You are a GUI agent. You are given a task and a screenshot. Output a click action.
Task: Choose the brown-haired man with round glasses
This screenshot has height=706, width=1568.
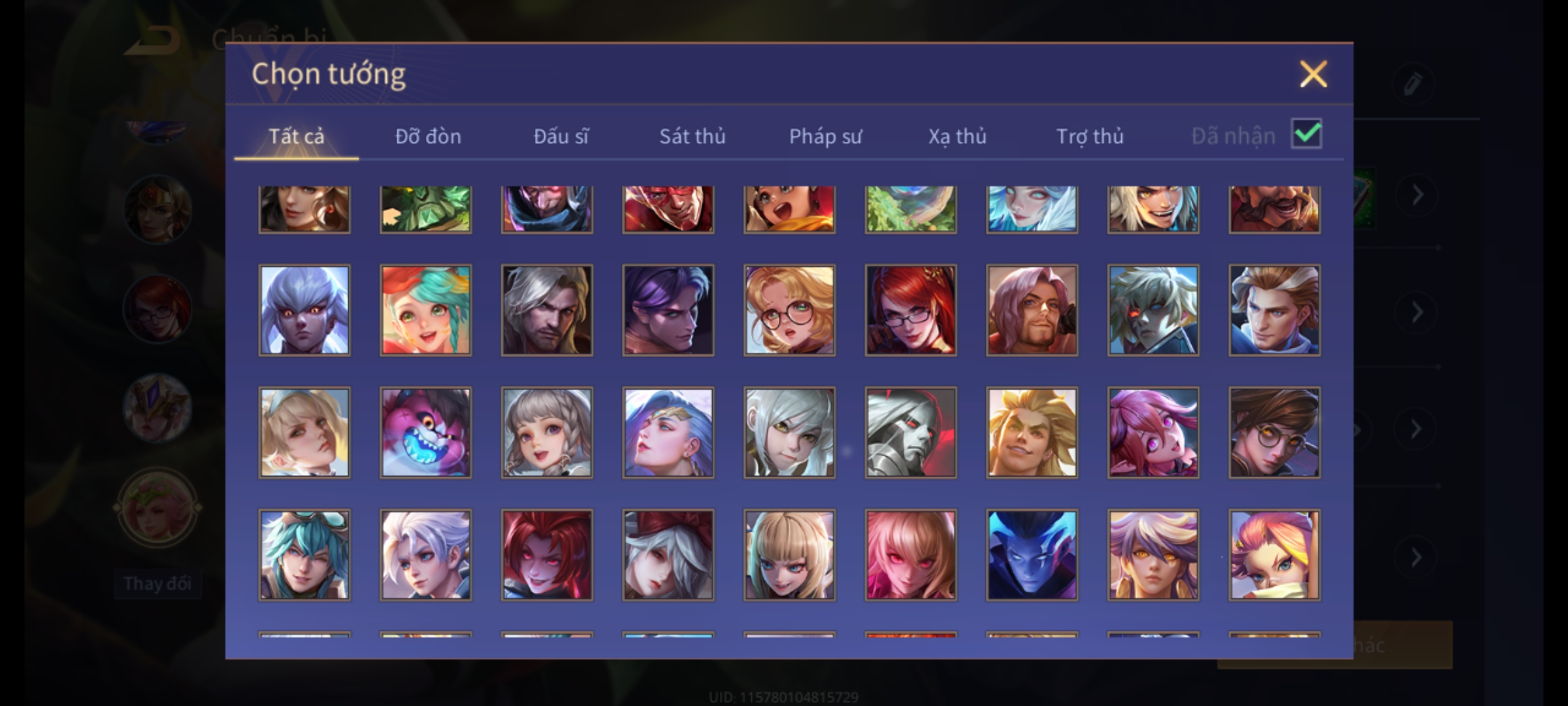coord(1274,432)
